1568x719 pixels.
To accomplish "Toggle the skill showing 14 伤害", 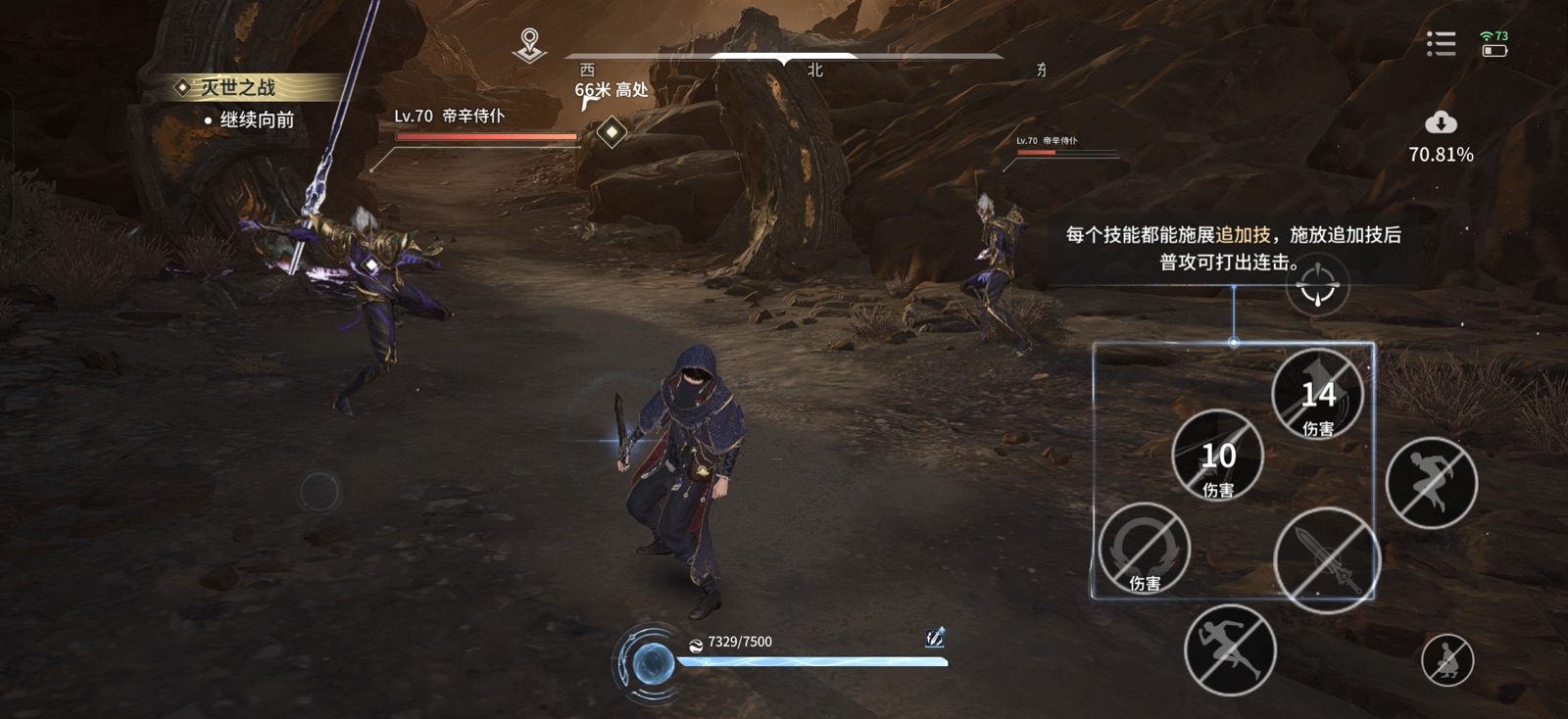I will point(1318,395).
